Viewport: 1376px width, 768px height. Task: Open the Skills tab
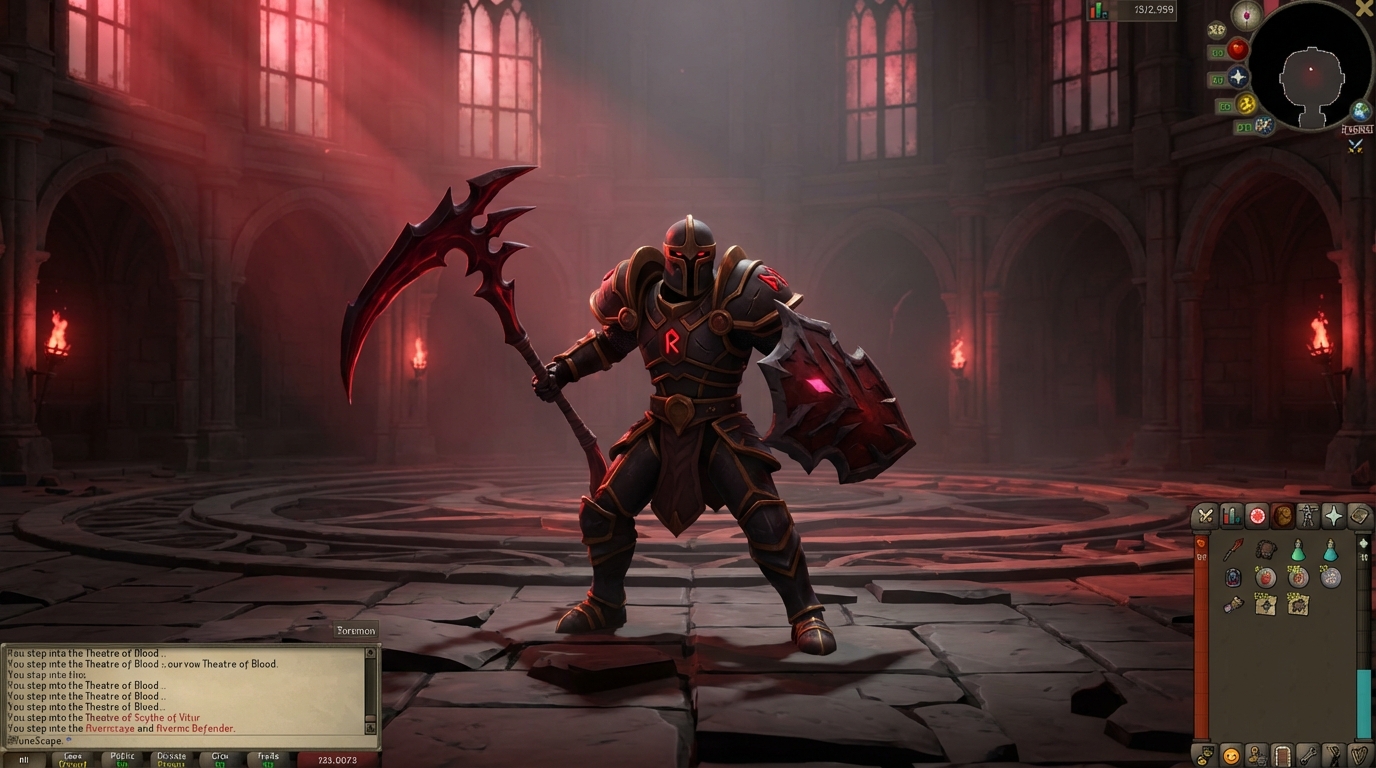point(1230,516)
